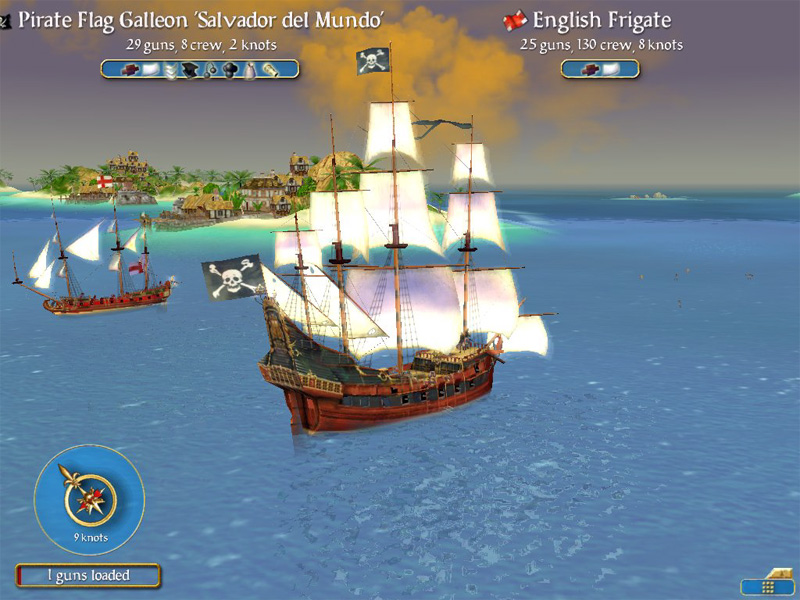
Task: Click the white sail icon on the frigate's bar
Action: point(609,69)
